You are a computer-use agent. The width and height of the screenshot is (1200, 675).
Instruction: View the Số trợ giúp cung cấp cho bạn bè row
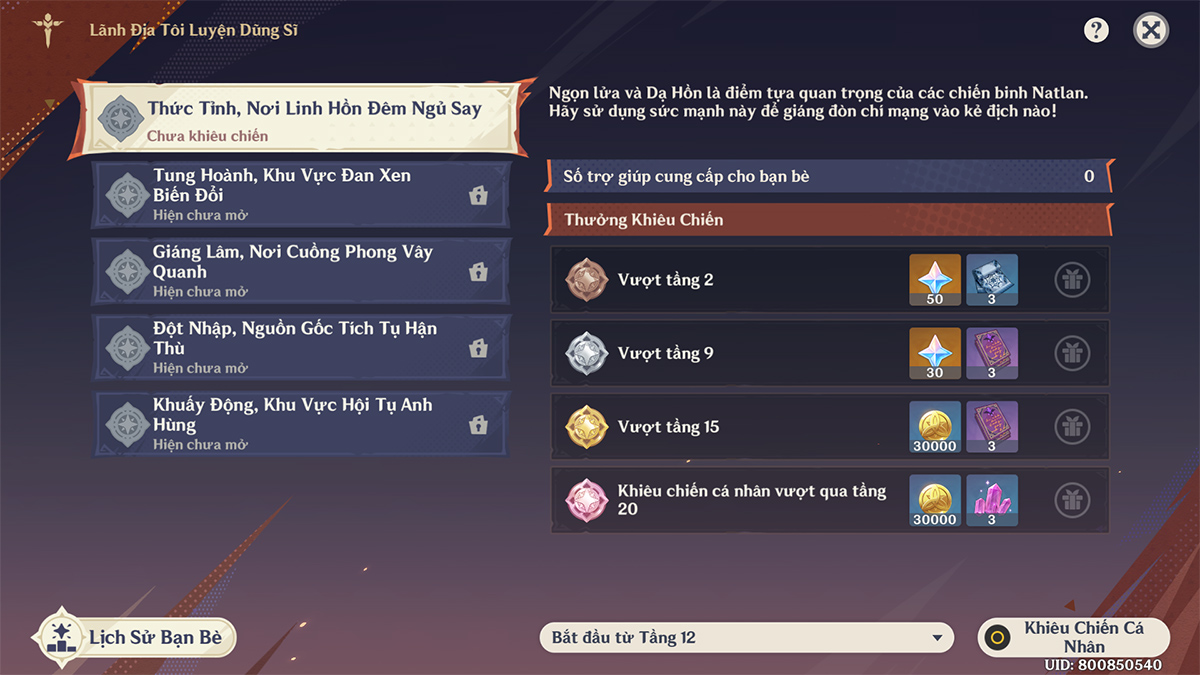point(828,177)
